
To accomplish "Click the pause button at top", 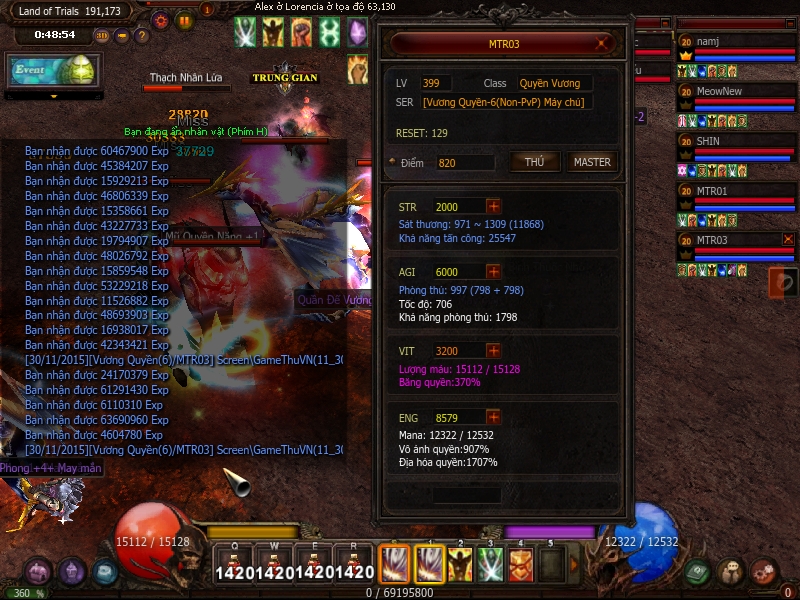I will point(184,19).
